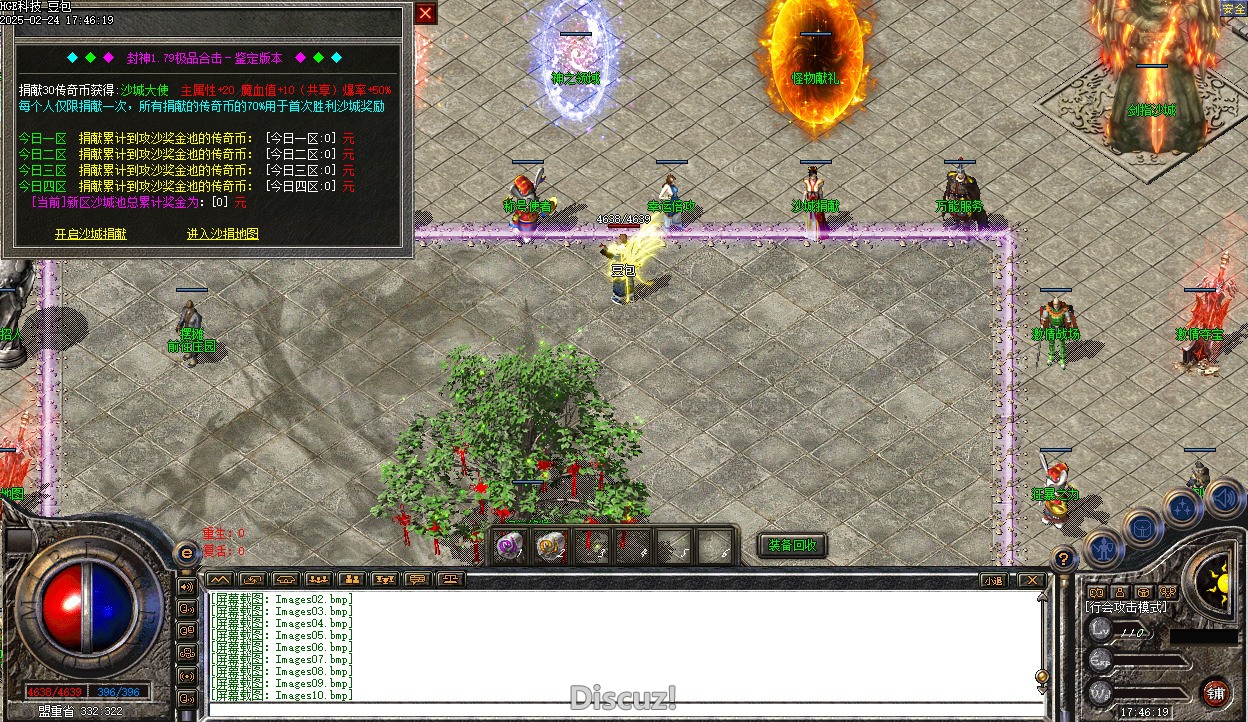
Task: Toggle the 行会攻击模式 attack mode label
Action: pos(1126,607)
